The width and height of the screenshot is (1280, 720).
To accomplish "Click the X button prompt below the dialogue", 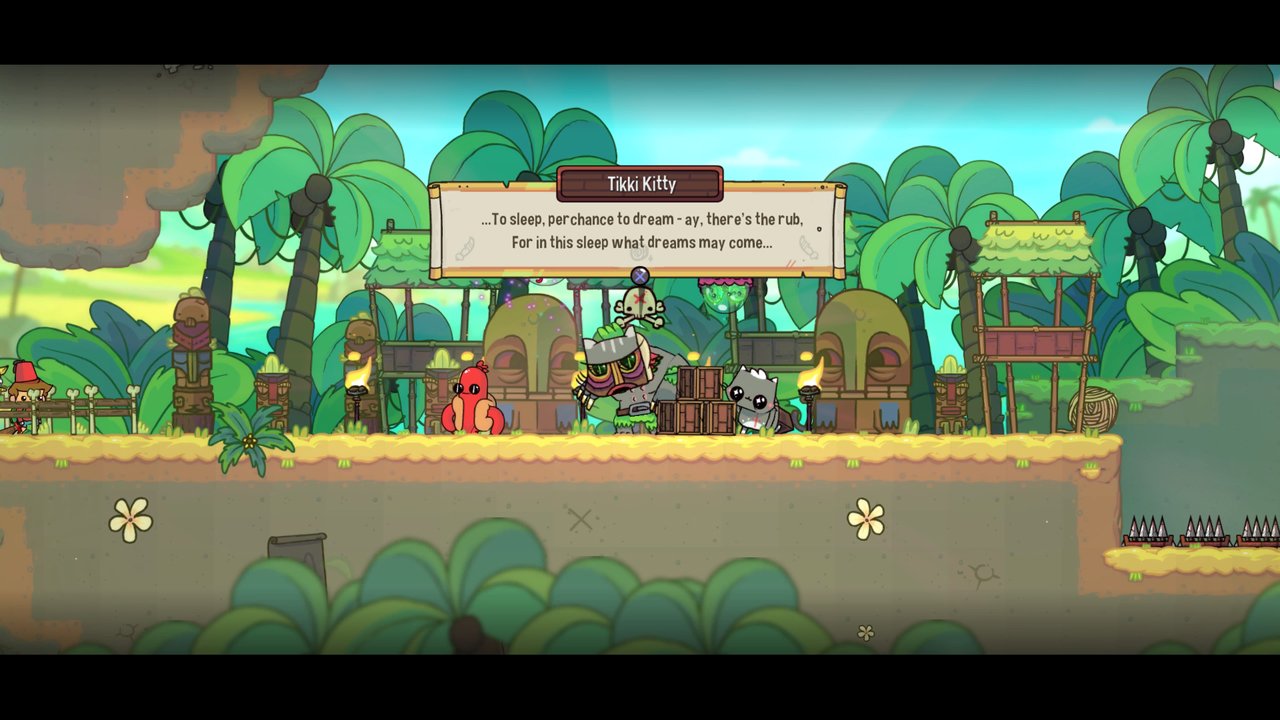I will (x=638, y=273).
